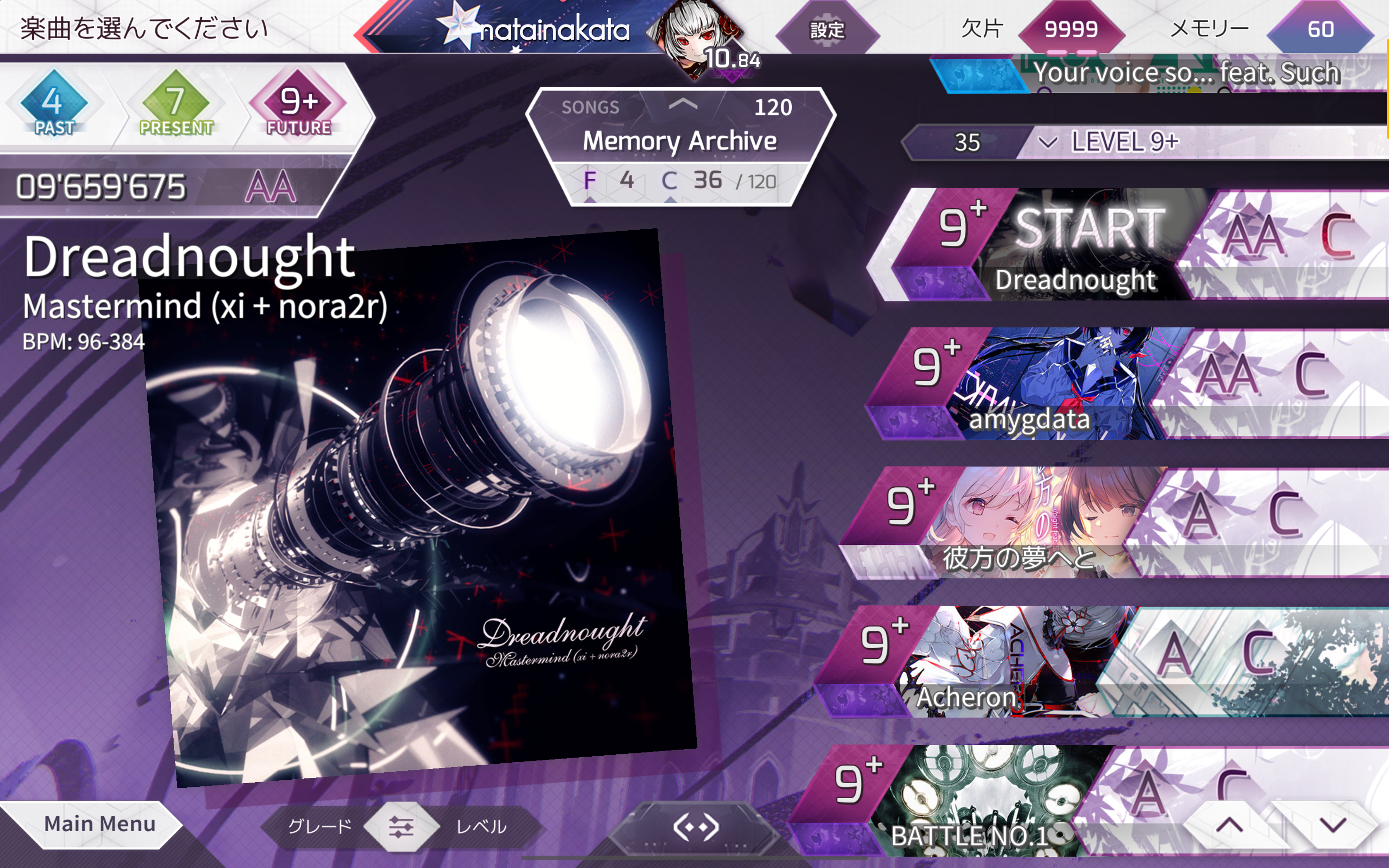Move down the song list with arrow

coord(1332,825)
